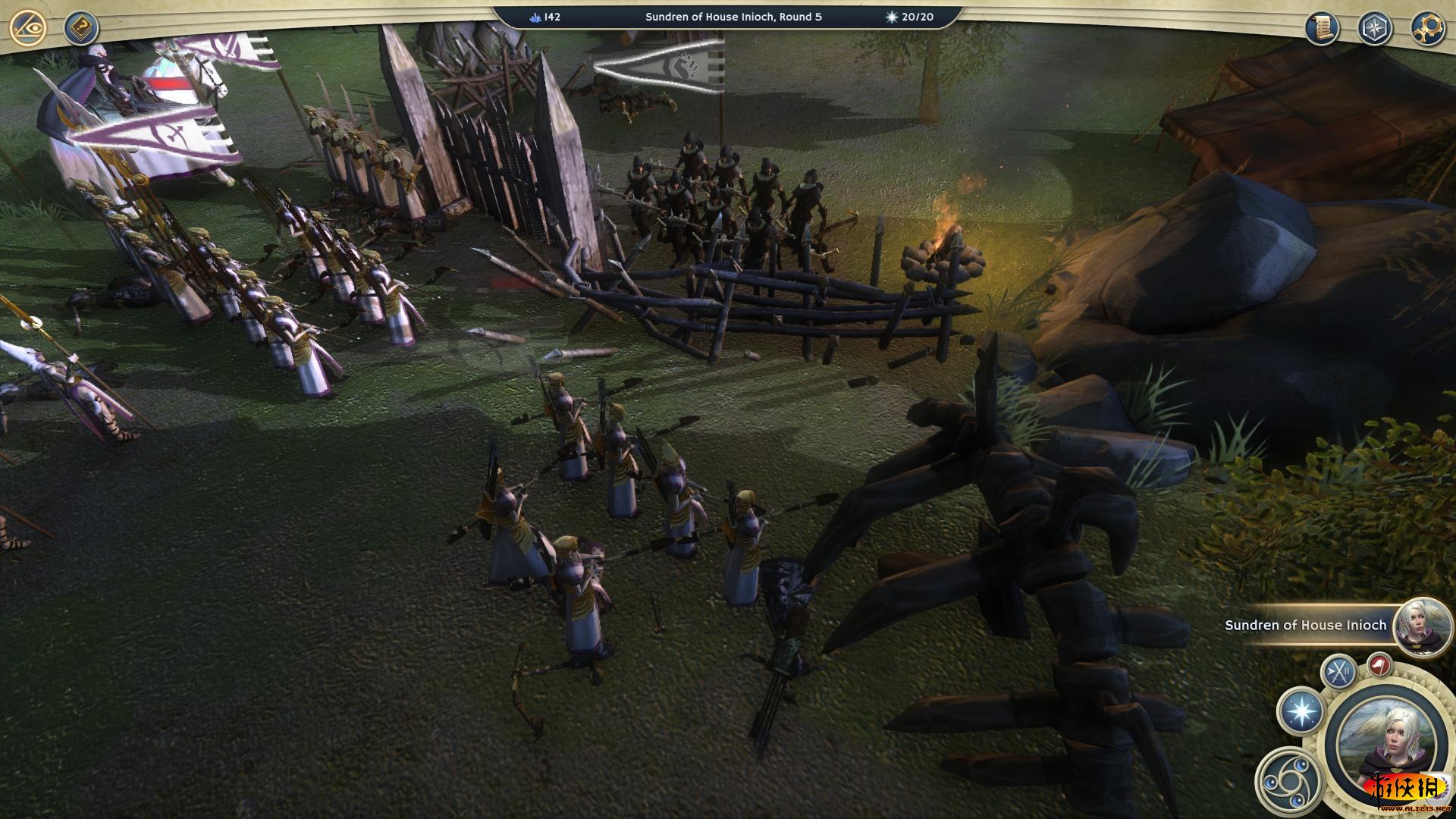
Task: Click the crossed swords auto-combat button
Action: (1339, 671)
